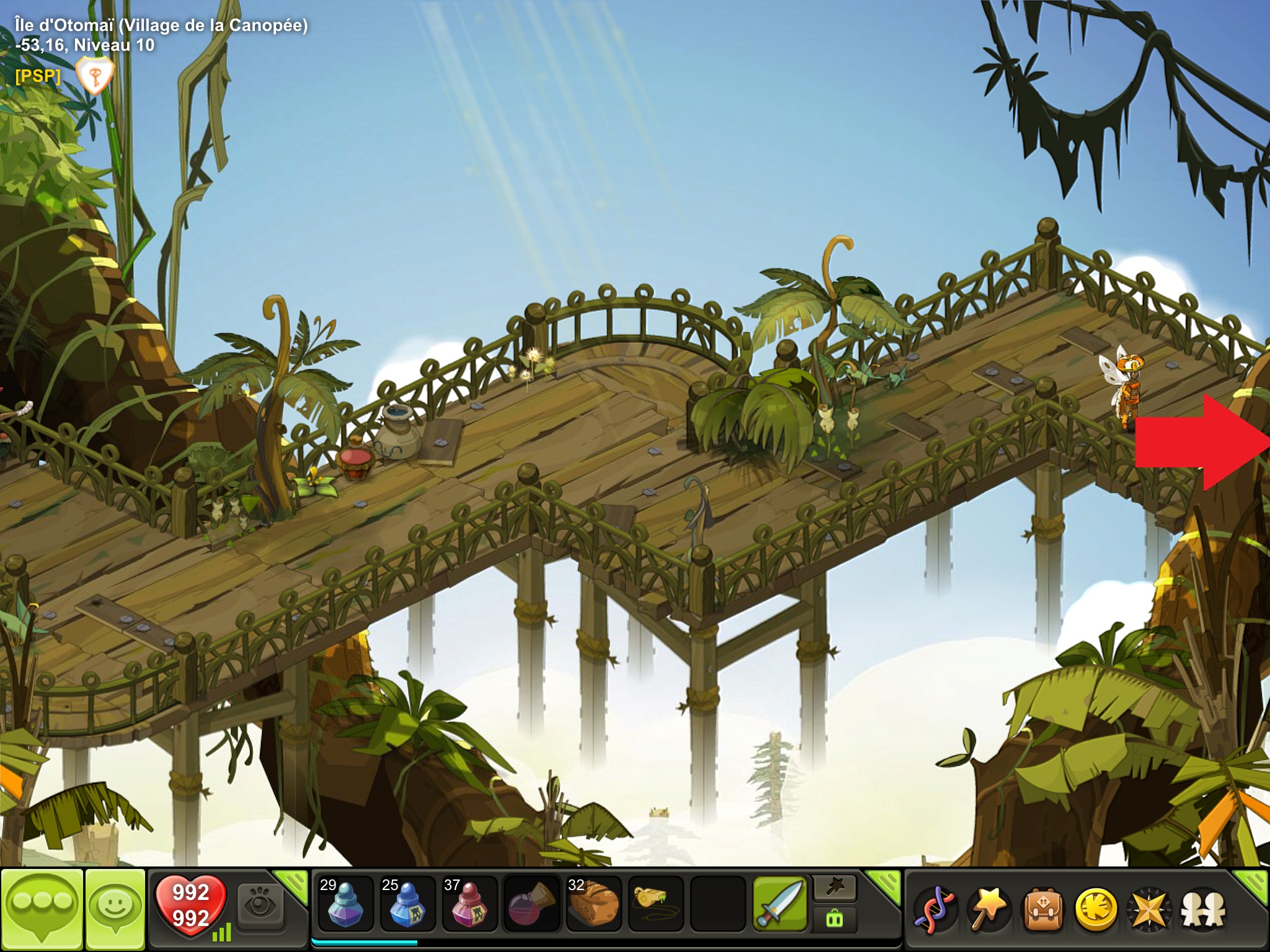Open the two-figures friends menu
The height and width of the screenshot is (952, 1270).
[x=1203, y=909]
